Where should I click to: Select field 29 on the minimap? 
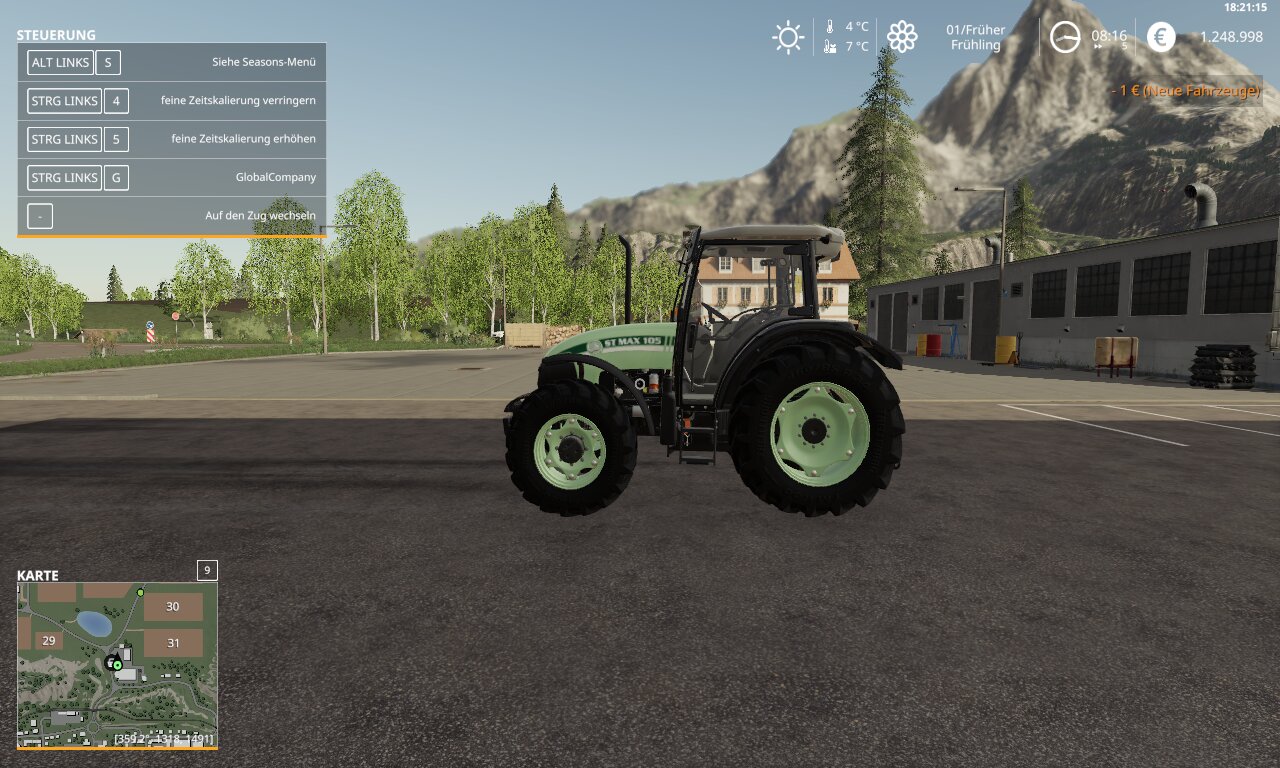[47, 640]
